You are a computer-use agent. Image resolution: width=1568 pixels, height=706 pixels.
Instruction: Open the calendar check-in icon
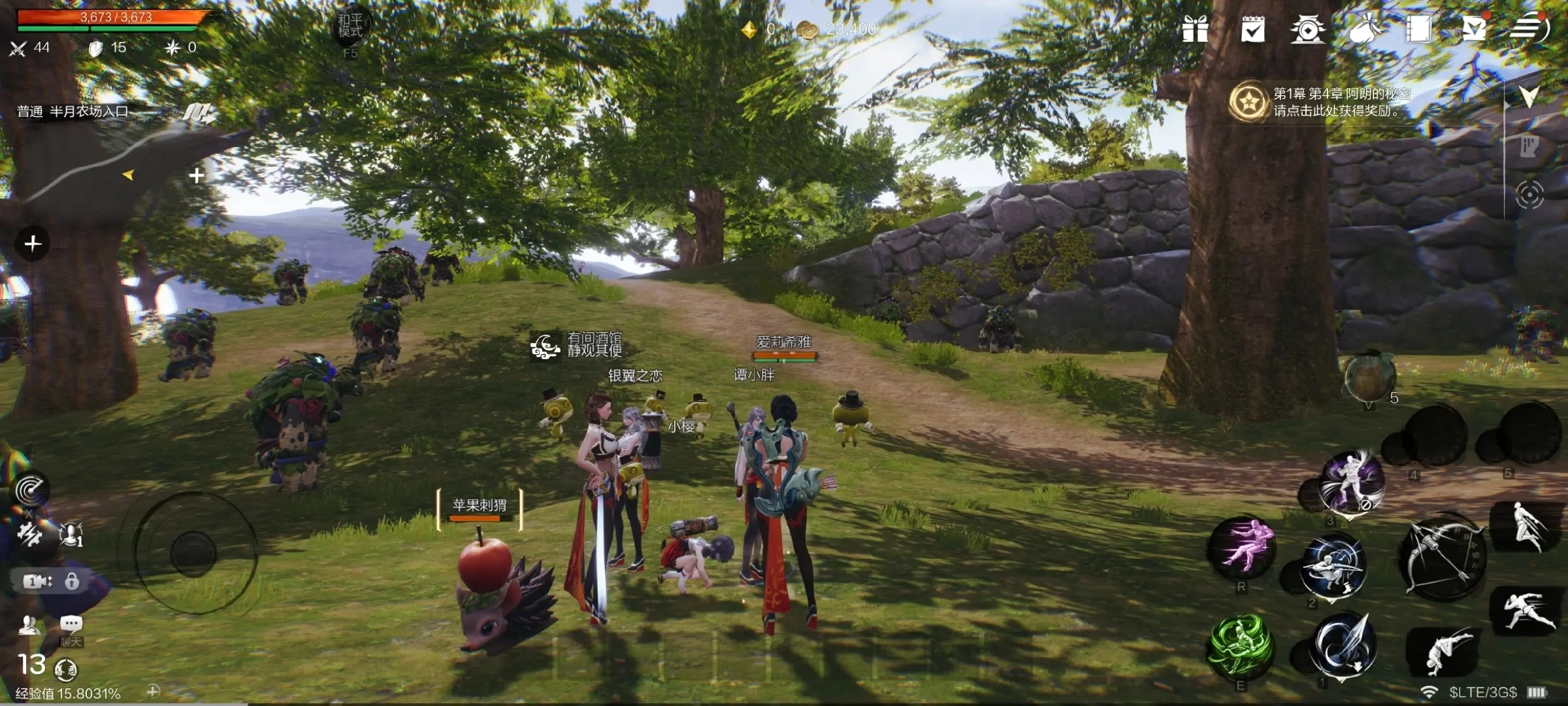pos(1252,29)
